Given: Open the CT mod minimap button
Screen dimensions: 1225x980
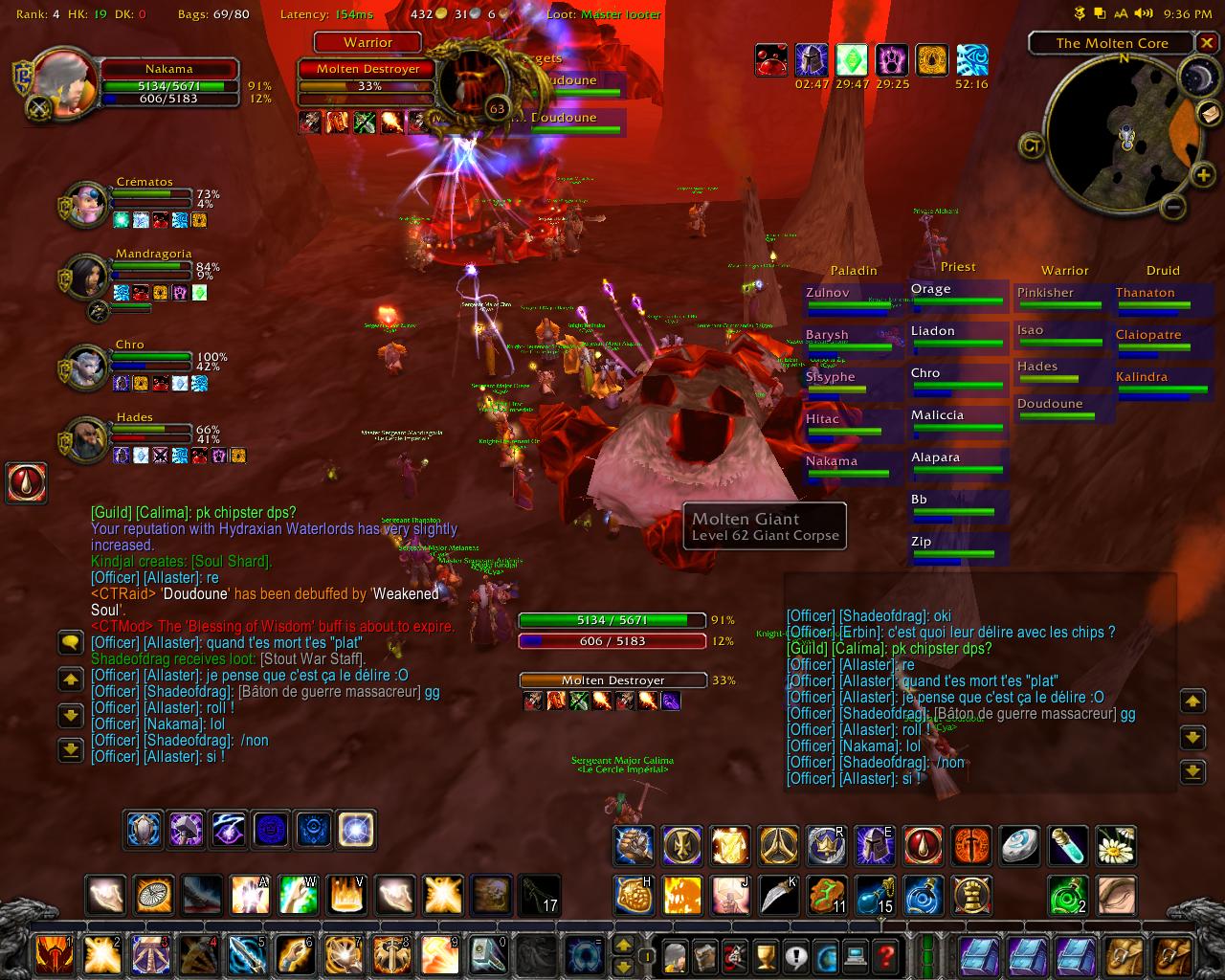Looking at the screenshot, I should tap(1032, 145).
